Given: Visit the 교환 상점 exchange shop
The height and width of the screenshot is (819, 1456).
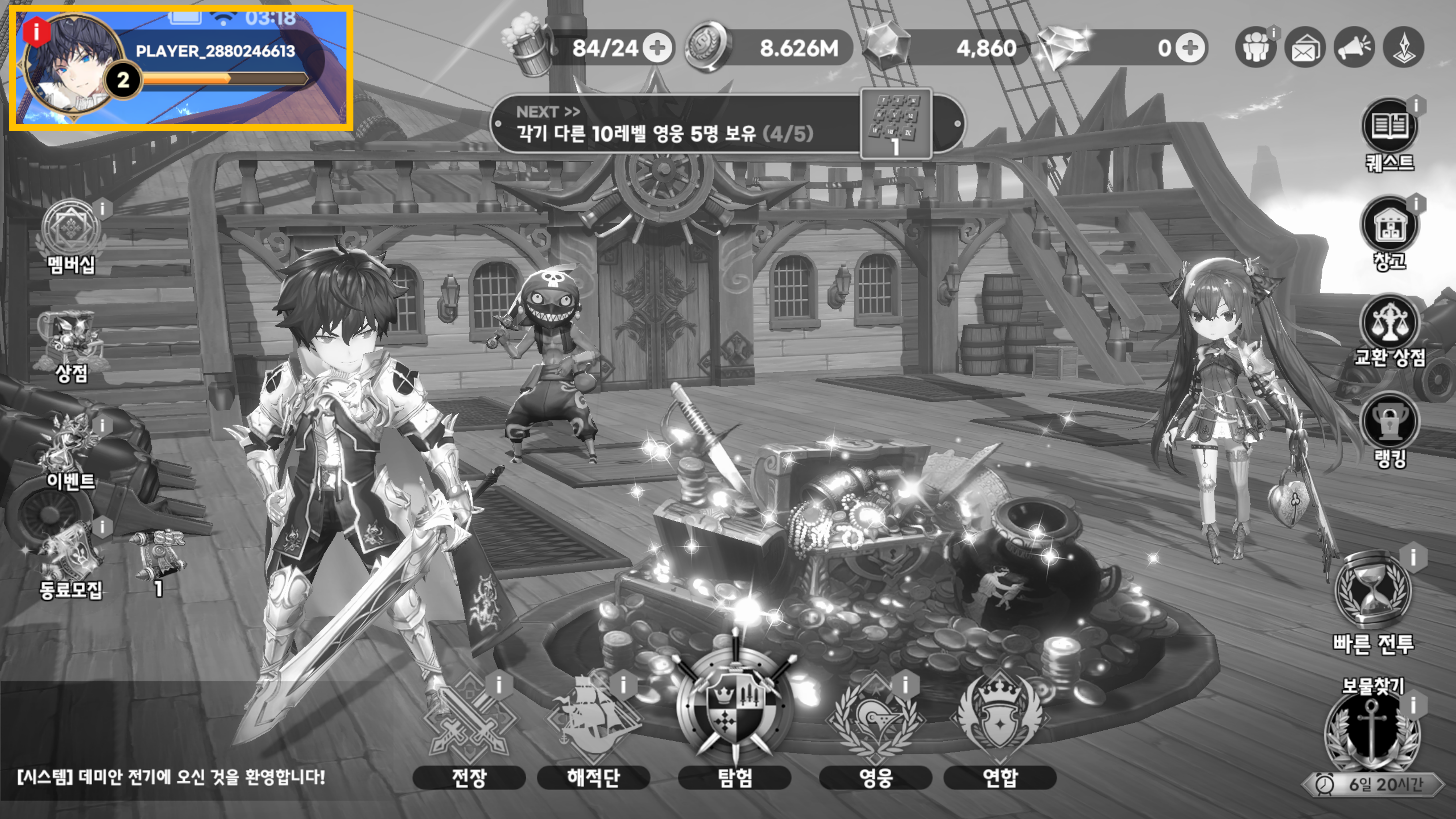Looking at the screenshot, I should [1390, 331].
